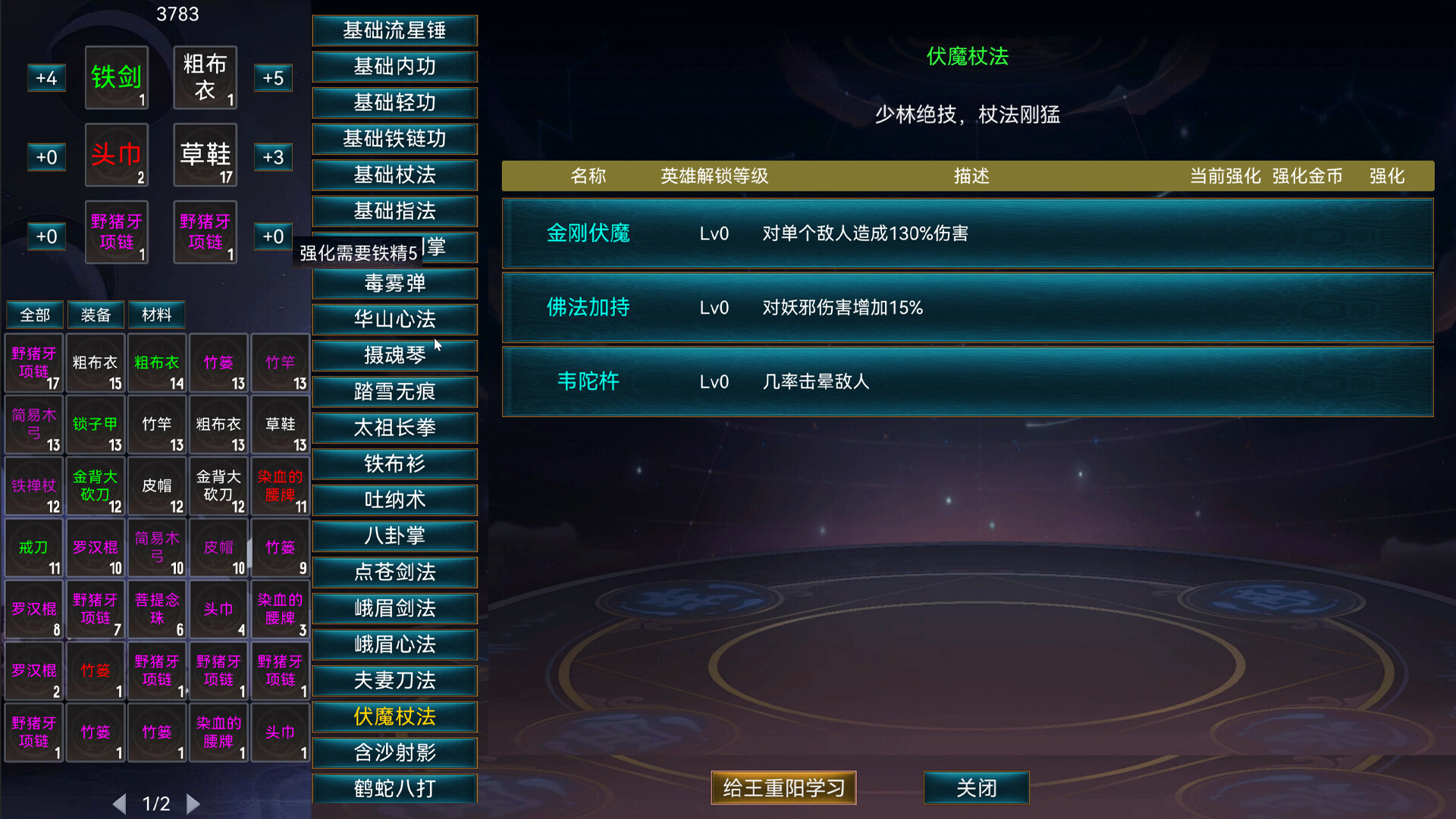Click the 头巾 equipment slot

pos(116,155)
